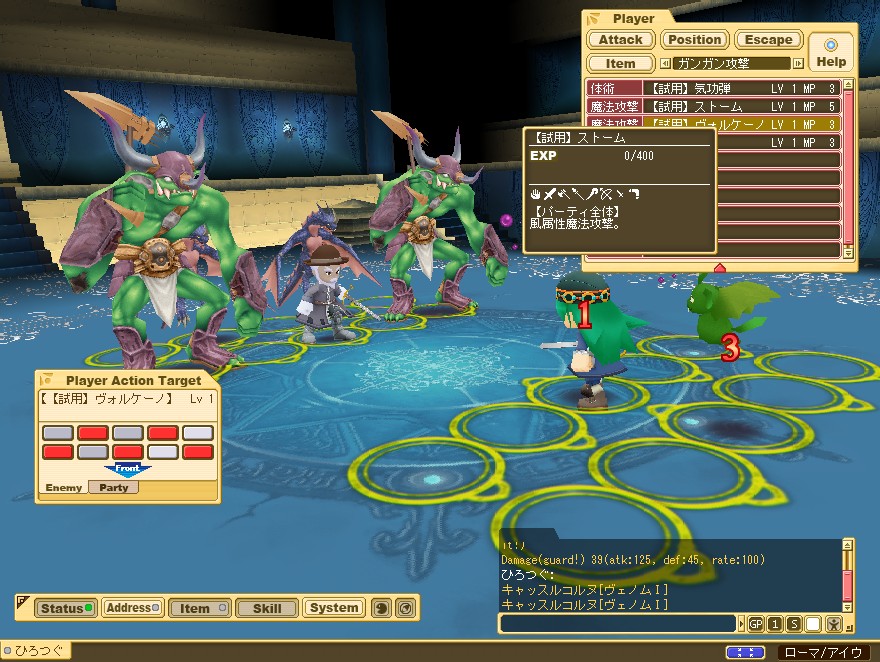880x662 pixels.
Task: Open the battle Item command
Action: pyautogui.click(x=620, y=63)
